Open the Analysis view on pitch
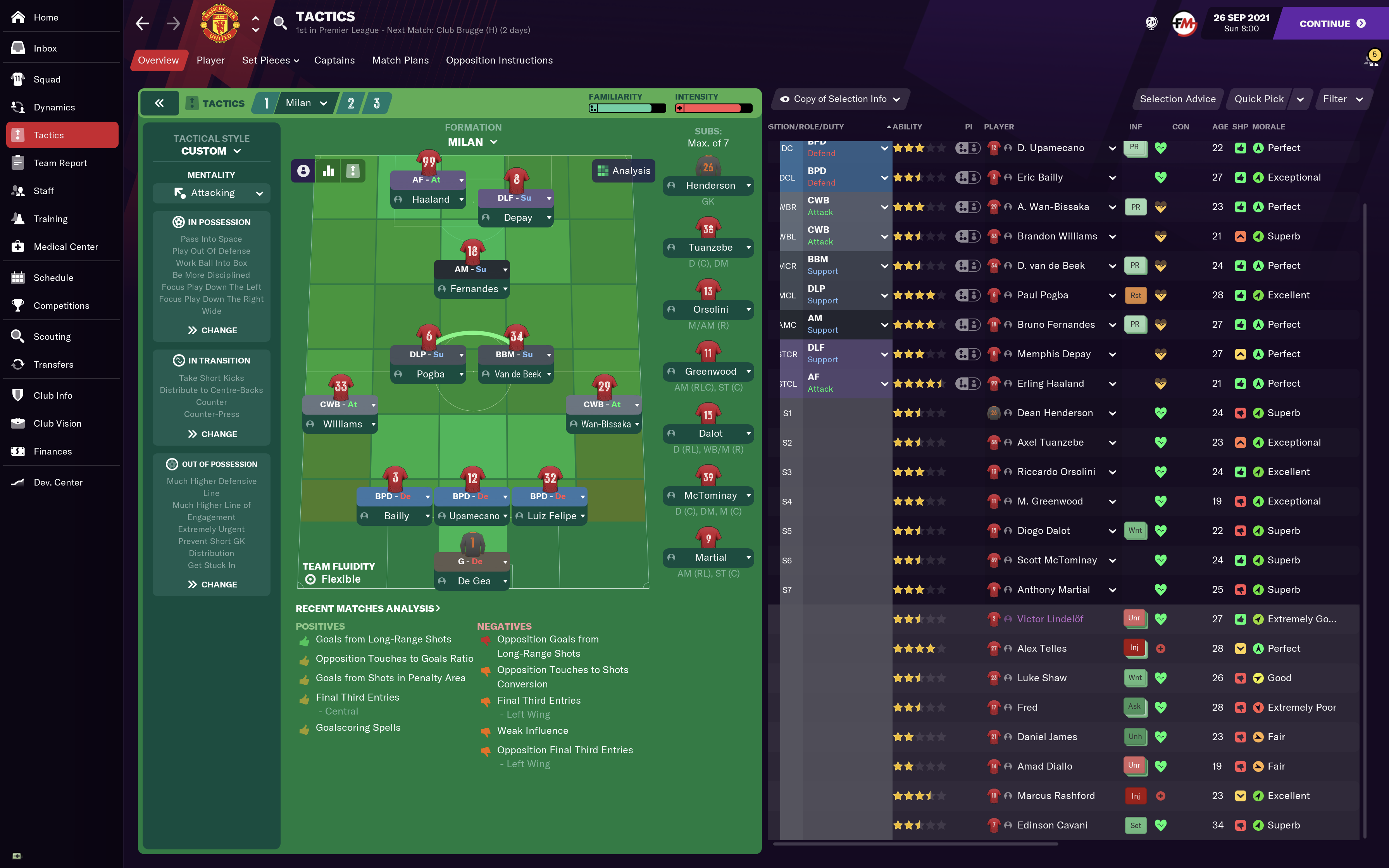 tap(623, 170)
